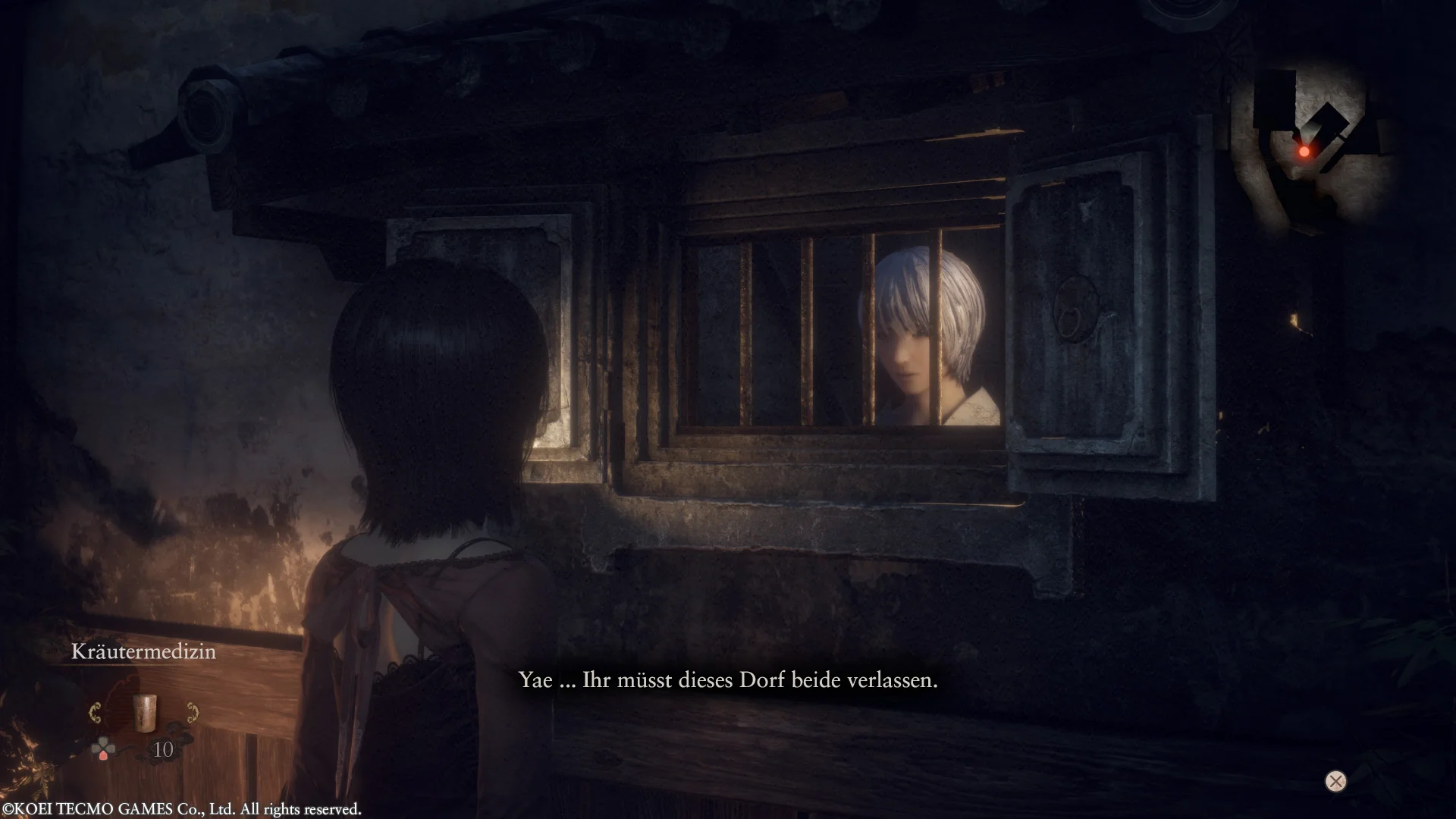Select the Kräutermedizin item canister

[144, 713]
